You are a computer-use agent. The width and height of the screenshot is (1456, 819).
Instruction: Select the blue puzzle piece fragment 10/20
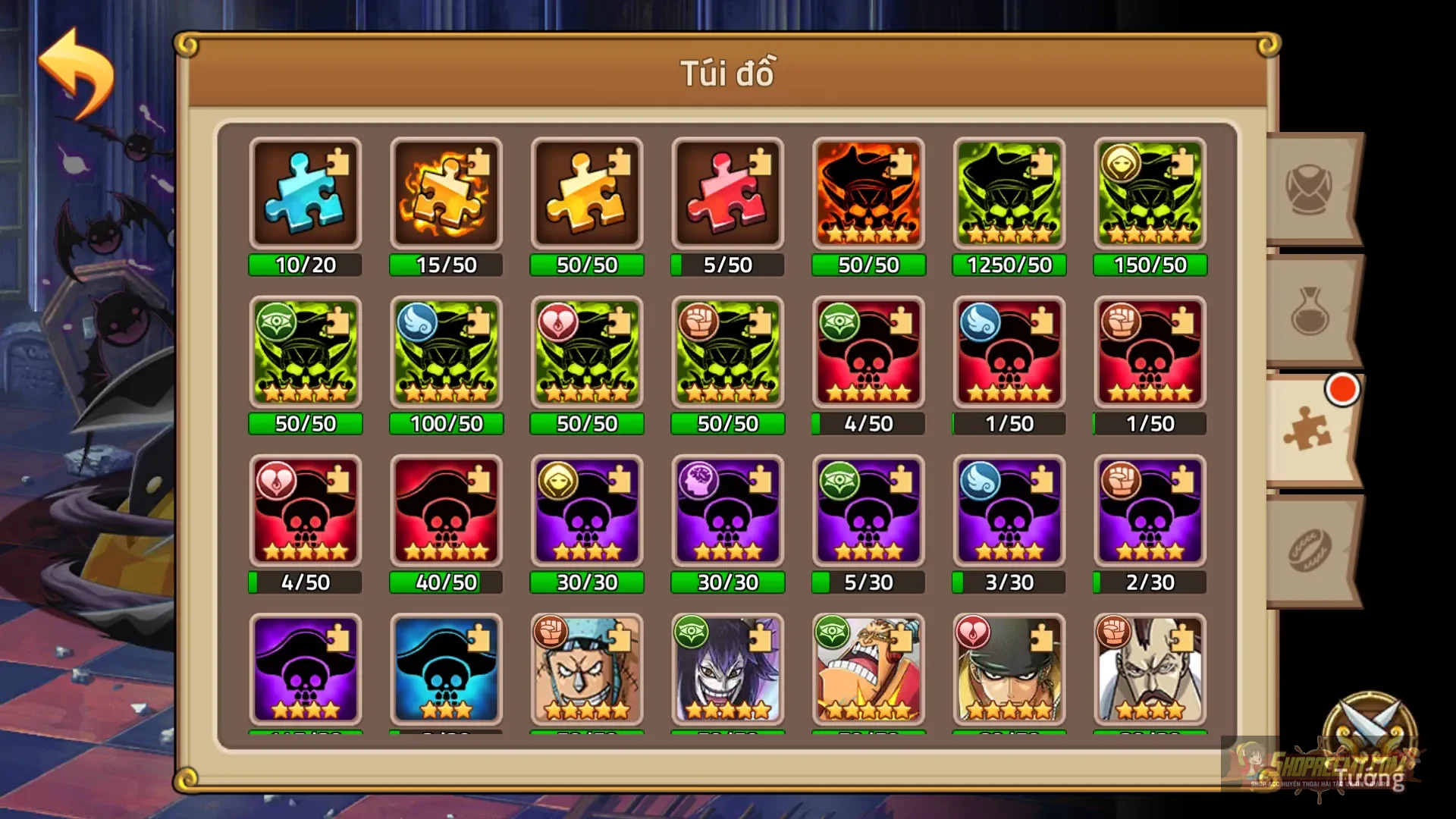[305, 194]
